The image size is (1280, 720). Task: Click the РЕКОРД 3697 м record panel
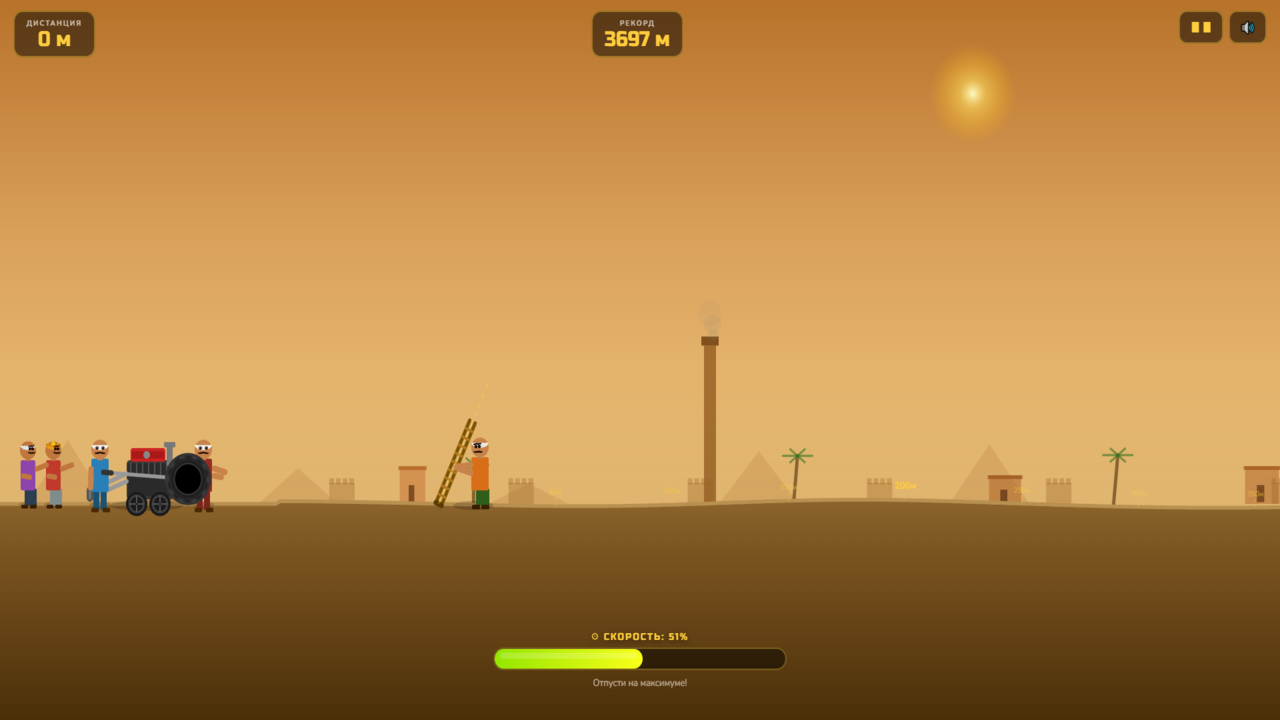click(637, 33)
